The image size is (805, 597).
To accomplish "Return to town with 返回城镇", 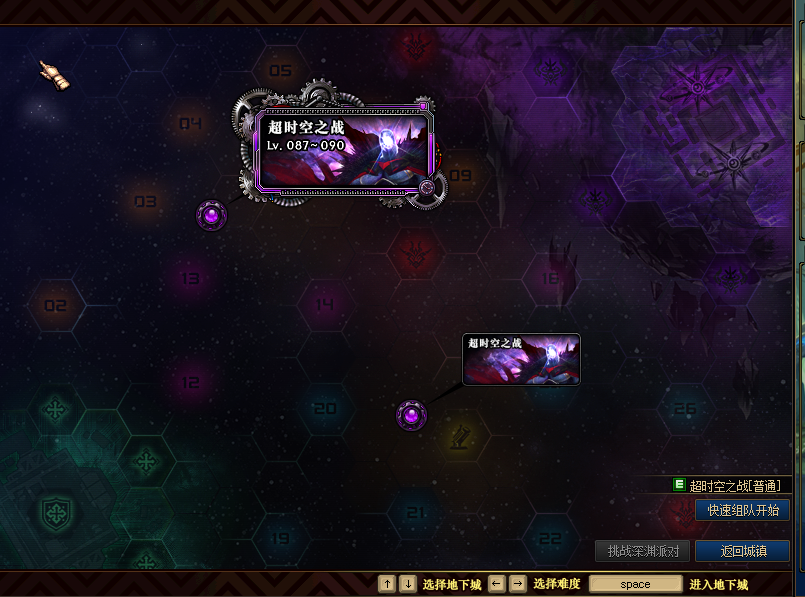I will (742, 551).
